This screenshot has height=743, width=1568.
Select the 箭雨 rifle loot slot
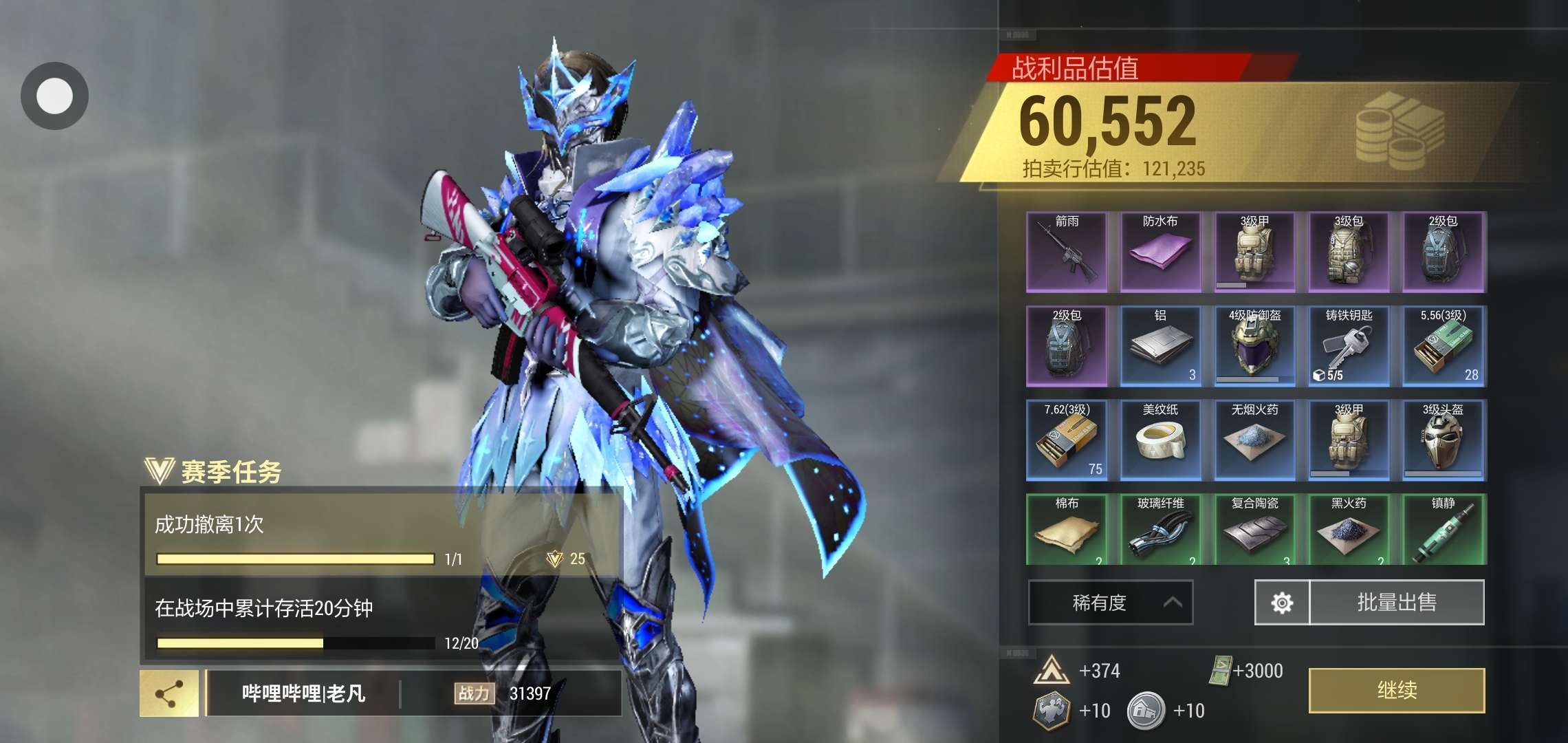(x=1067, y=252)
